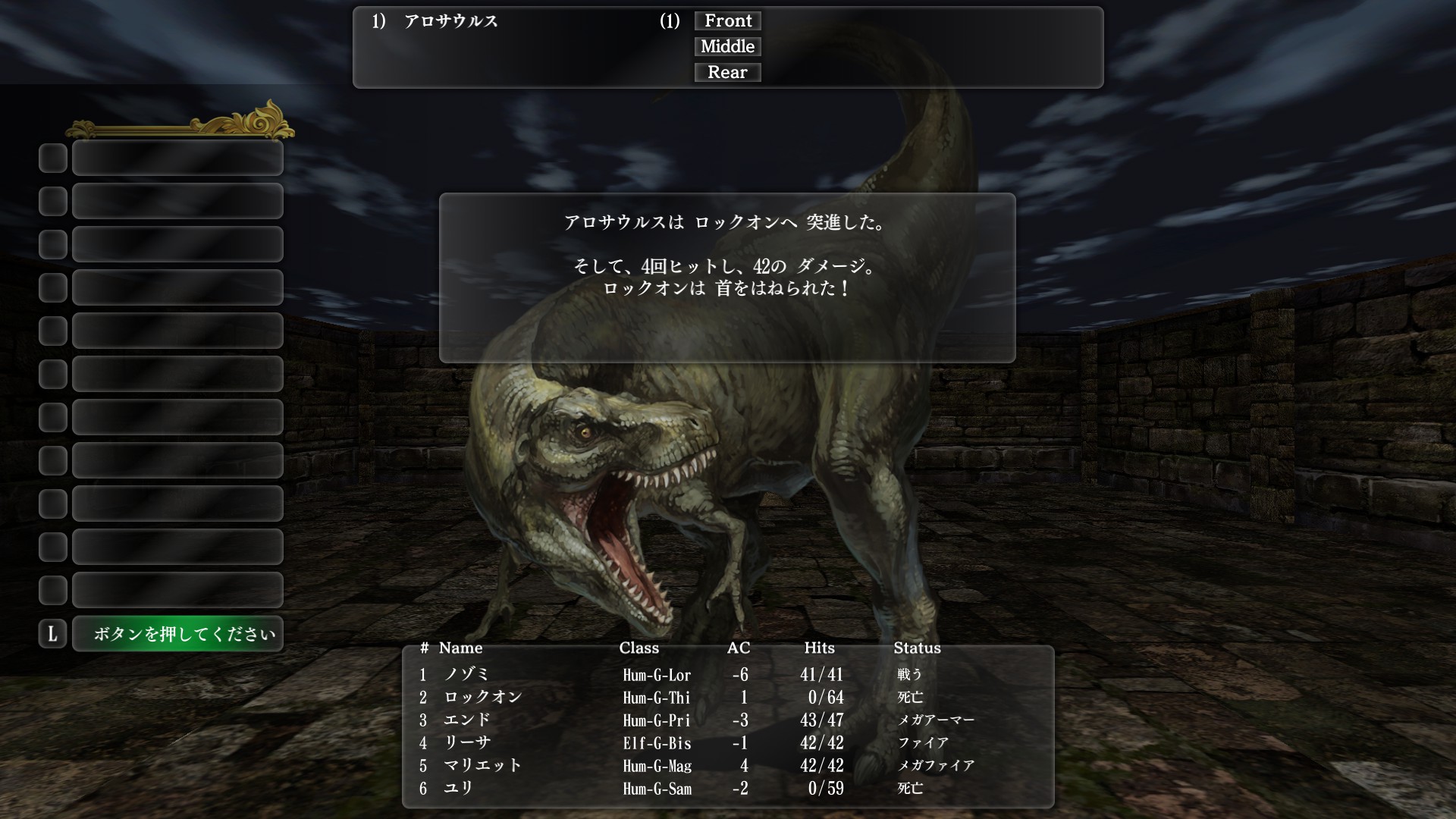The image size is (1456, 819).
Task: Expand the enemy group アロサウルス entry
Action: click(x=453, y=23)
